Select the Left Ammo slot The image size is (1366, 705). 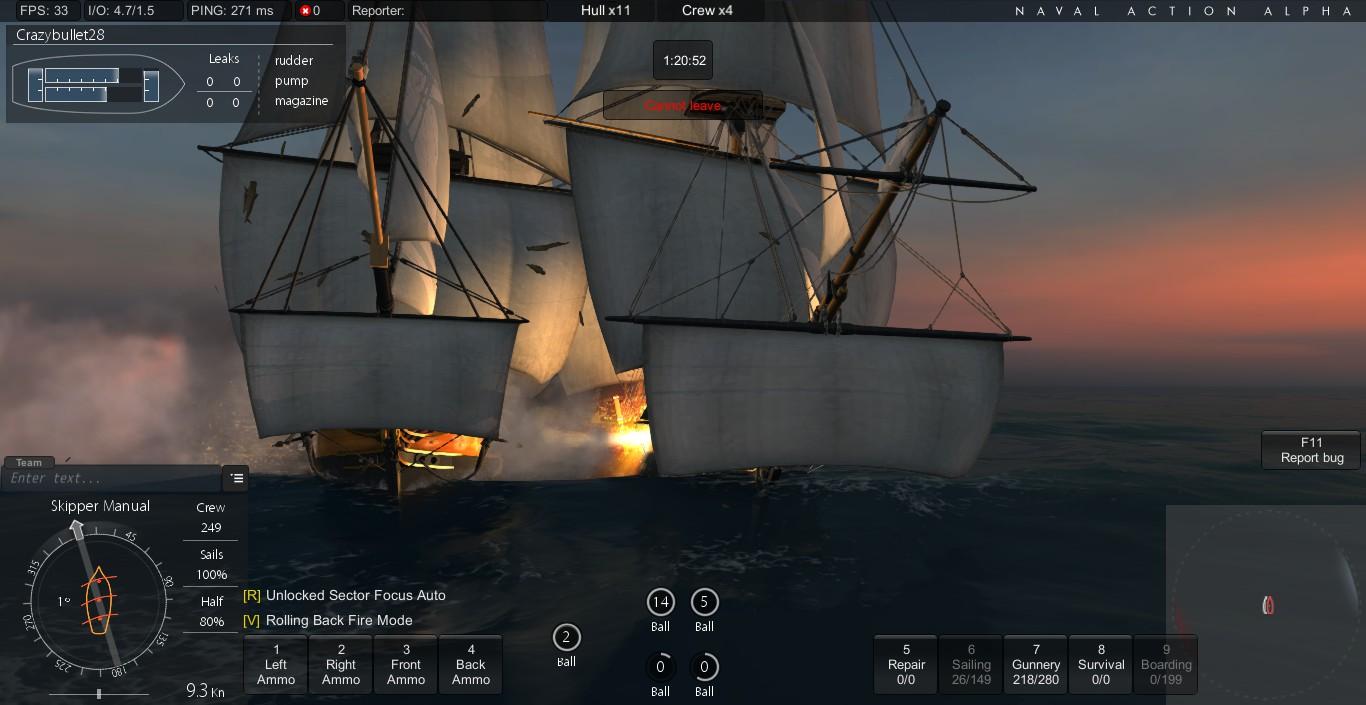(x=276, y=664)
